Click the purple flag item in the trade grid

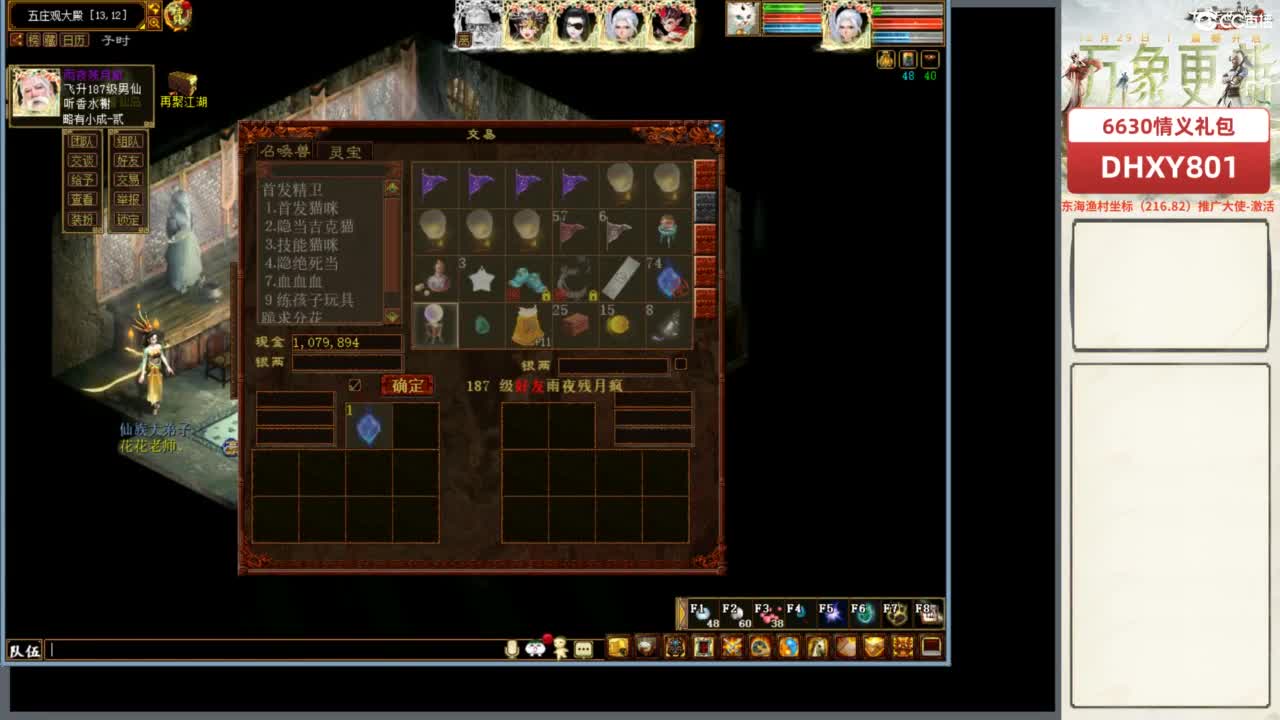(435, 182)
